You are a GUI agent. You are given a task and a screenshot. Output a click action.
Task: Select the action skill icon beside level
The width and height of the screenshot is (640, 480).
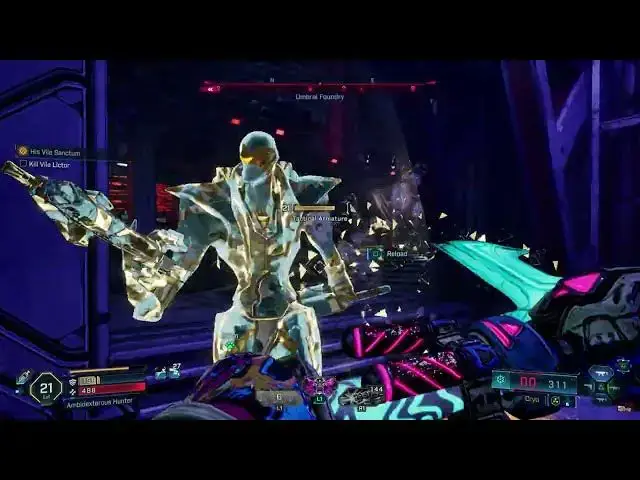point(22,378)
